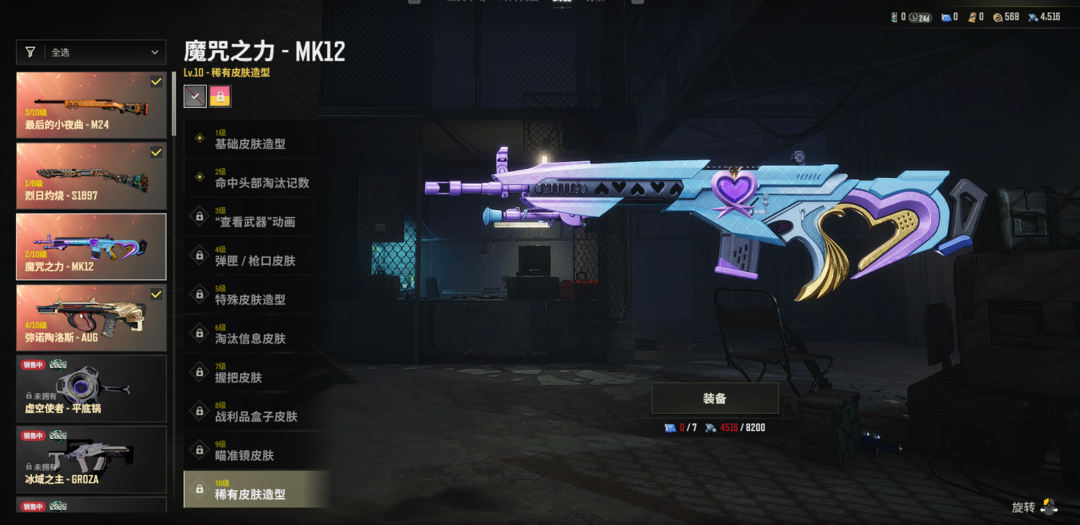Show the level 3 "查看武器"动画 entry
The image size is (1080, 525).
[256, 217]
